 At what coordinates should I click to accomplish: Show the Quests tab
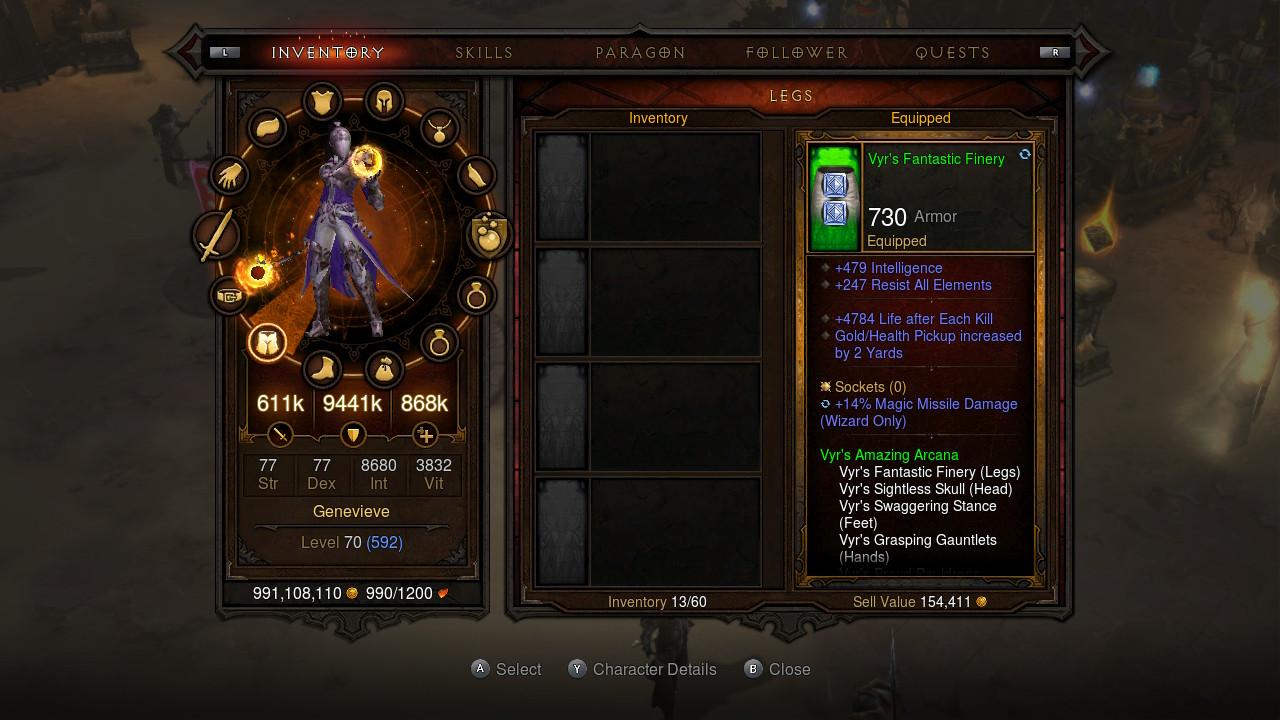click(953, 53)
